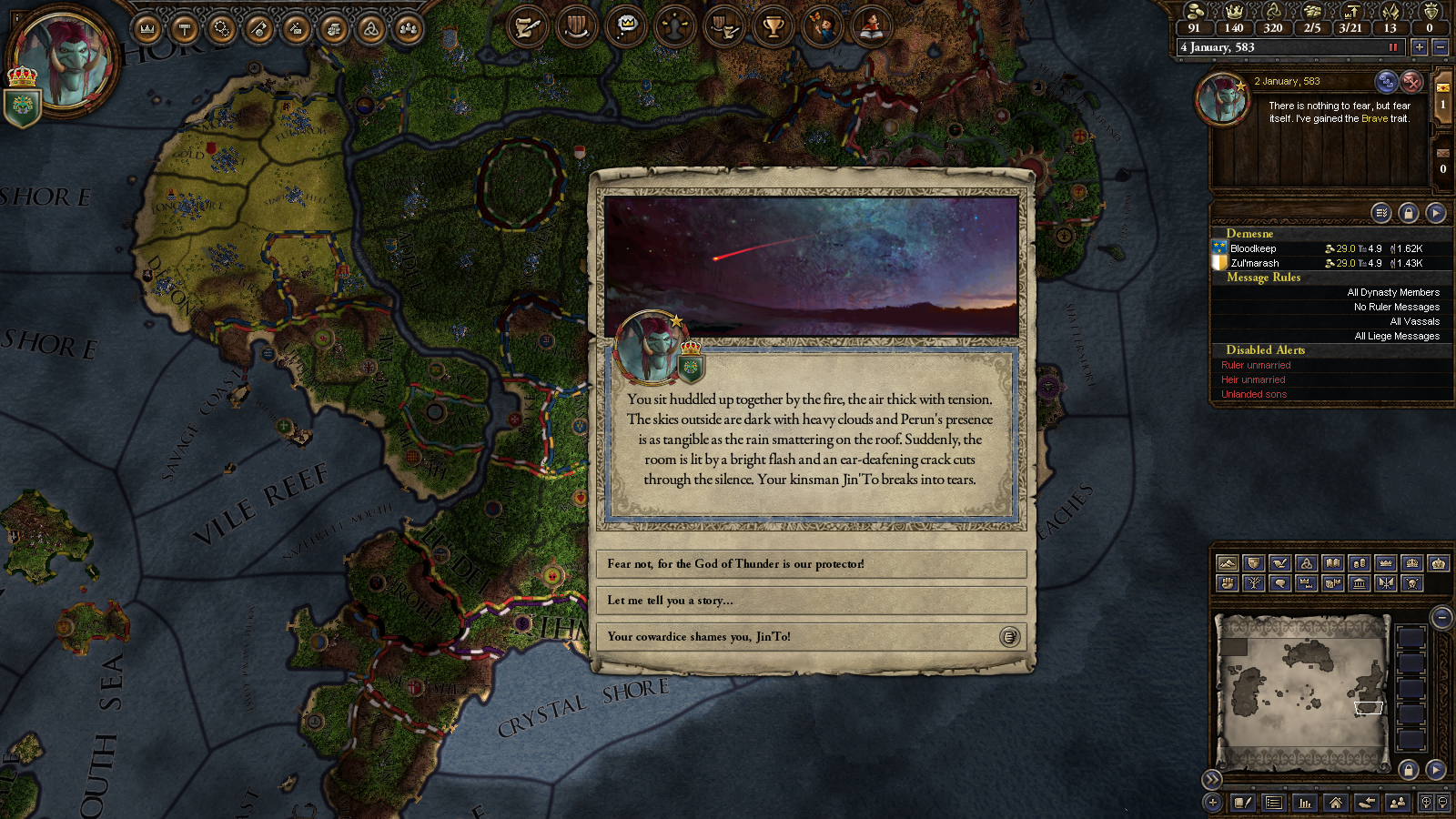The width and height of the screenshot is (1456, 819).
Task: Increase game speed with the plus button
Action: [x=1419, y=47]
